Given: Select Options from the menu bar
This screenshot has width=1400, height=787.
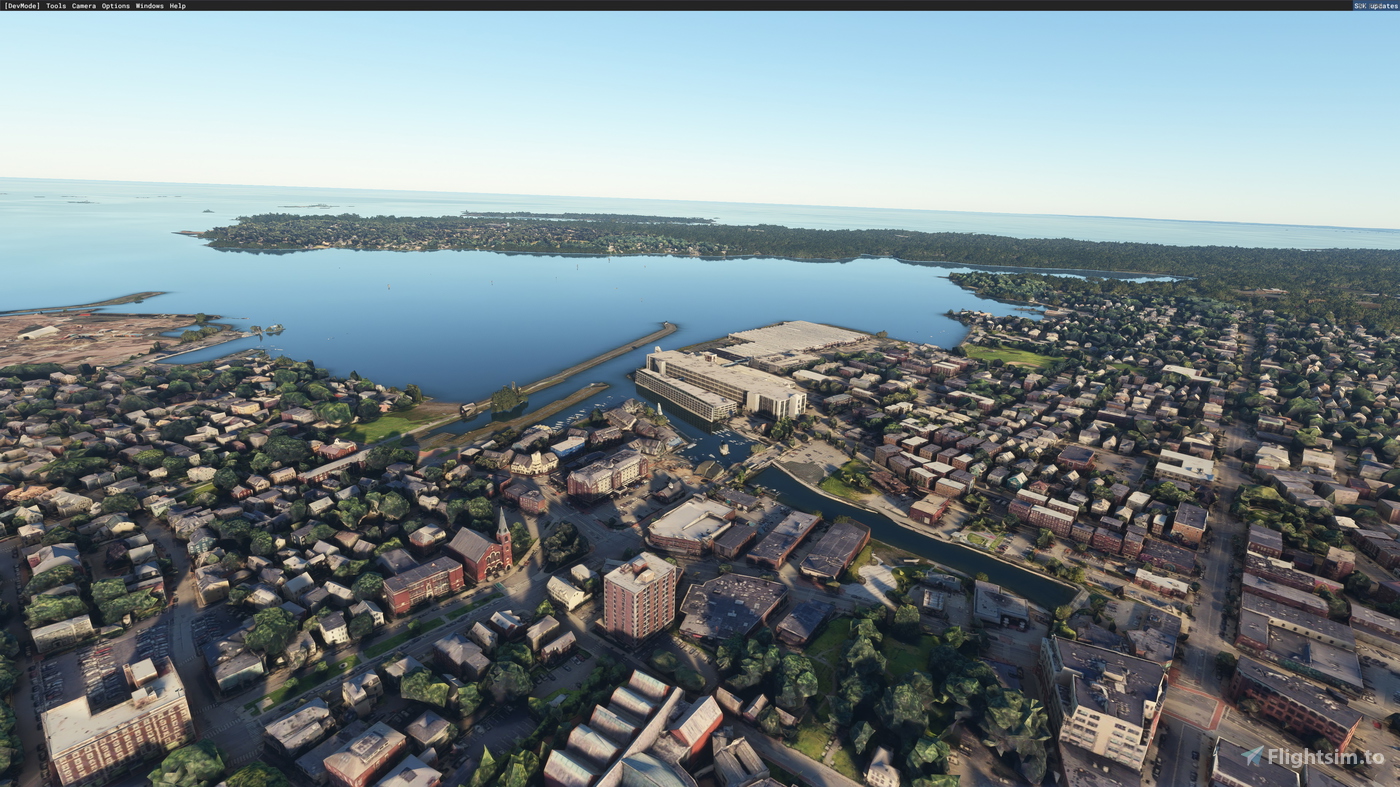Looking at the screenshot, I should [x=116, y=5].
